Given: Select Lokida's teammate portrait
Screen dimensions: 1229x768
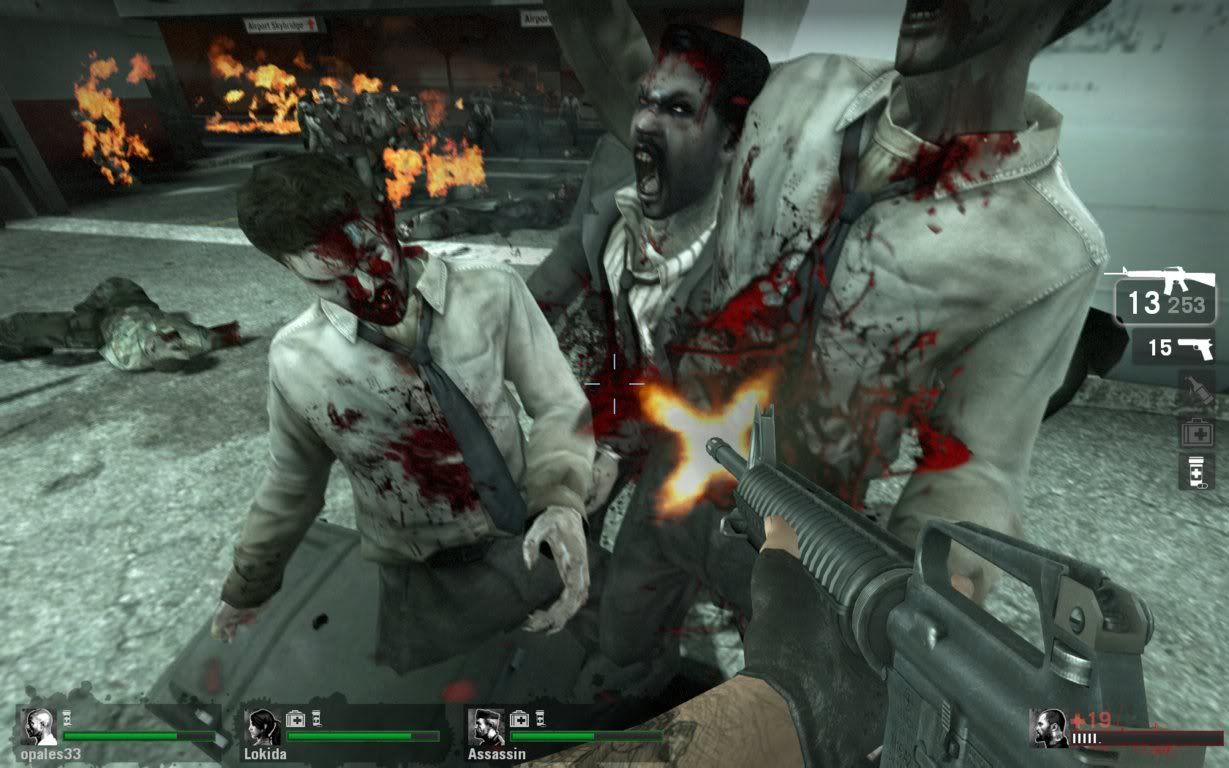Looking at the screenshot, I should coord(263,727).
